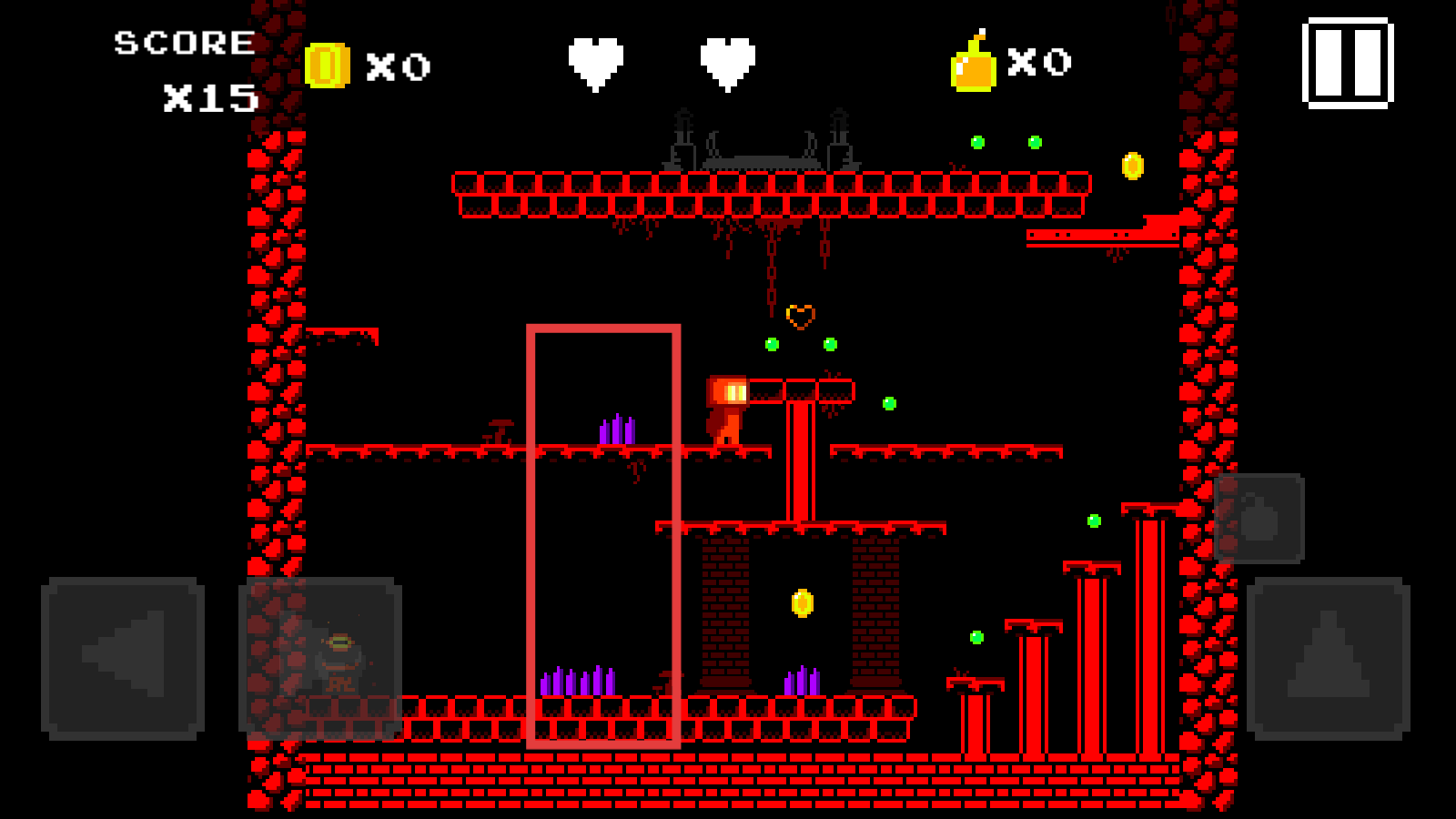Use the potion throw button
The height and width of the screenshot is (819, 1456).
[1259, 518]
